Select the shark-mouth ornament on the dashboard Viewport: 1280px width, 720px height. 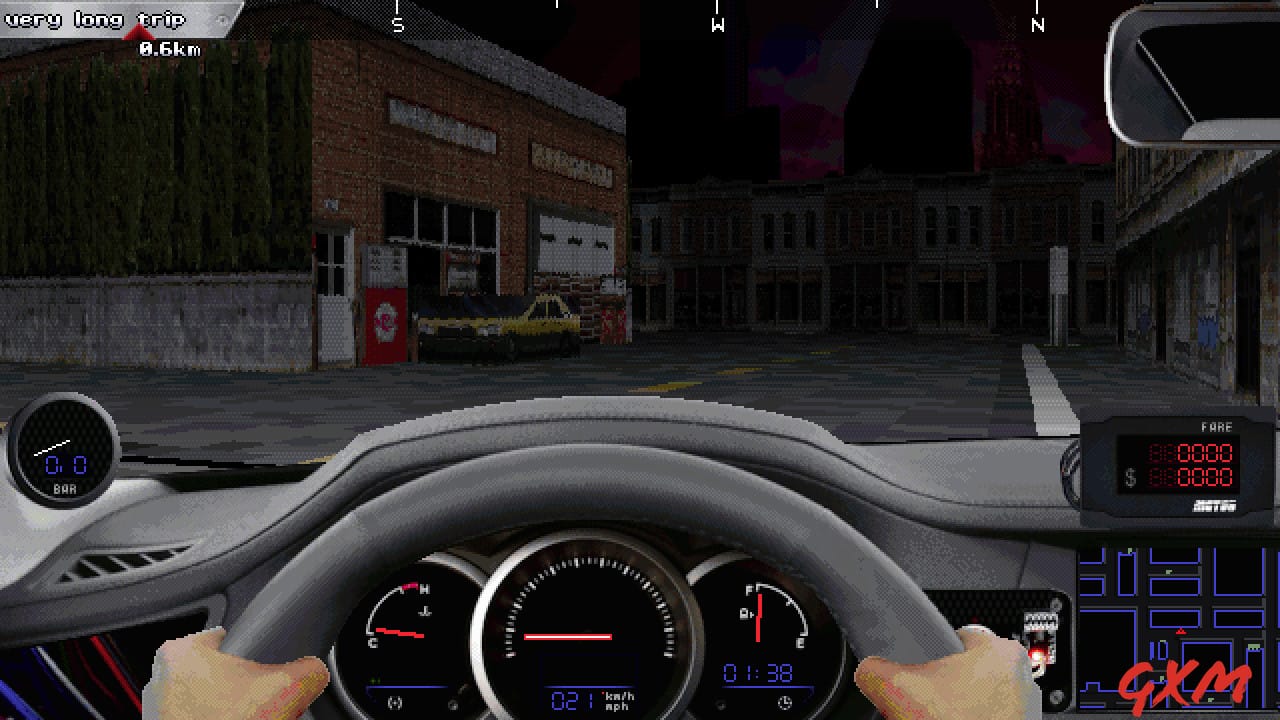tap(1040, 638)
